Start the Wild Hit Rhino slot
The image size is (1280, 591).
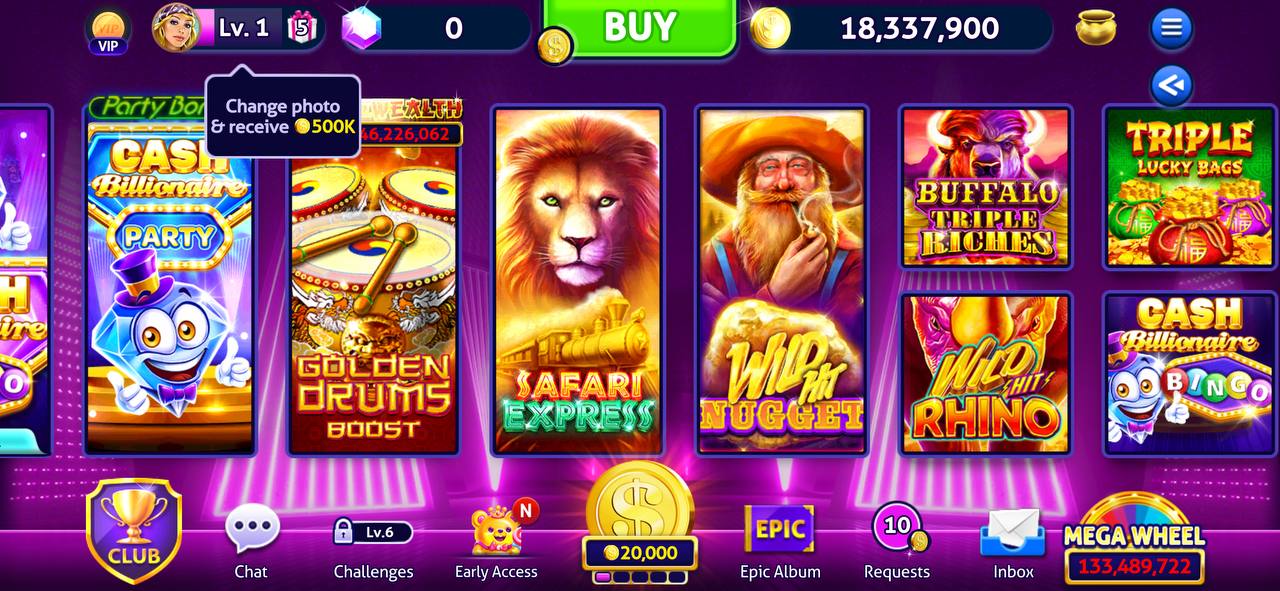[985, 373]
